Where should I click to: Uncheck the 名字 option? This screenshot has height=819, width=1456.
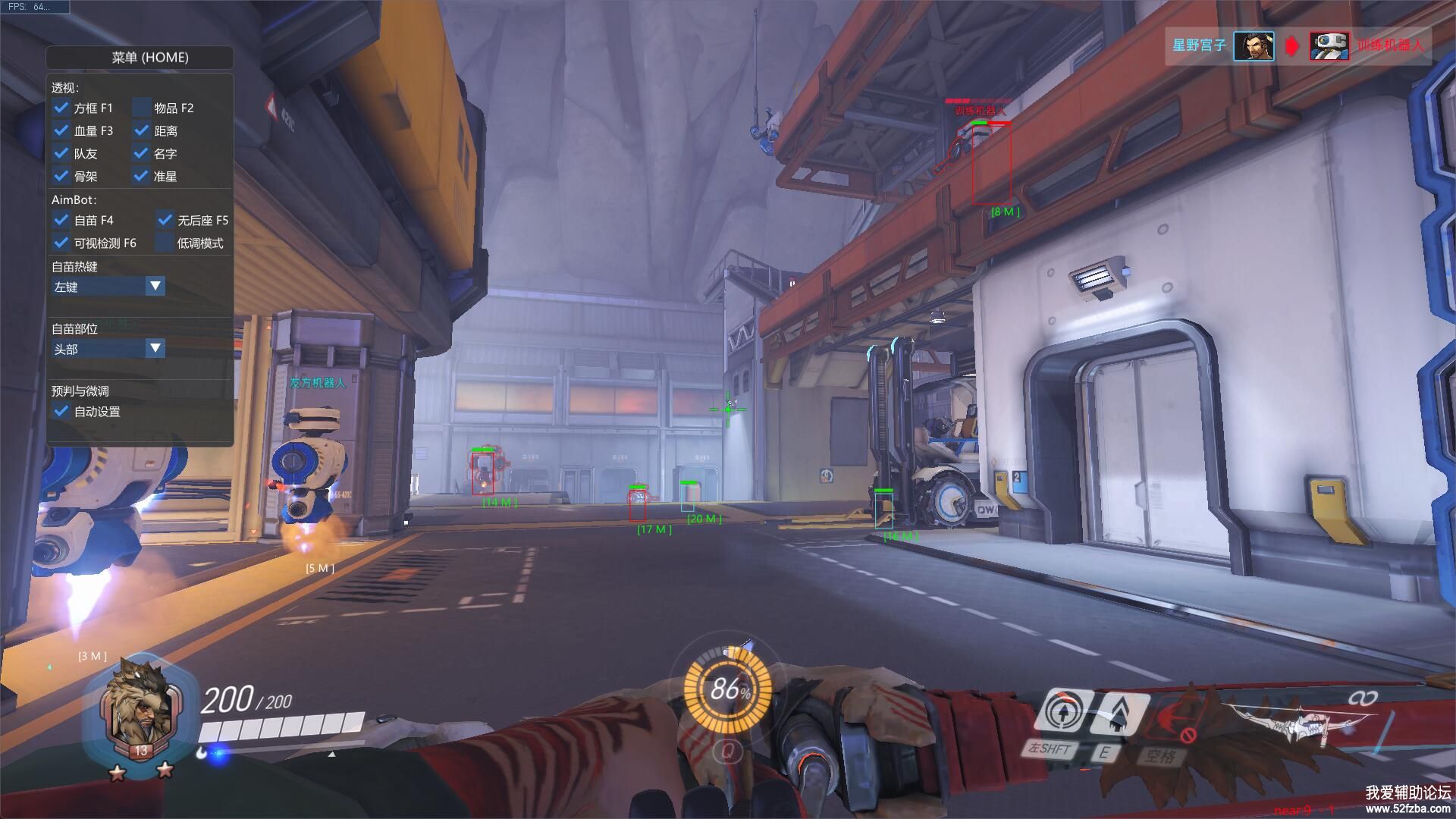tap(142, 153)
